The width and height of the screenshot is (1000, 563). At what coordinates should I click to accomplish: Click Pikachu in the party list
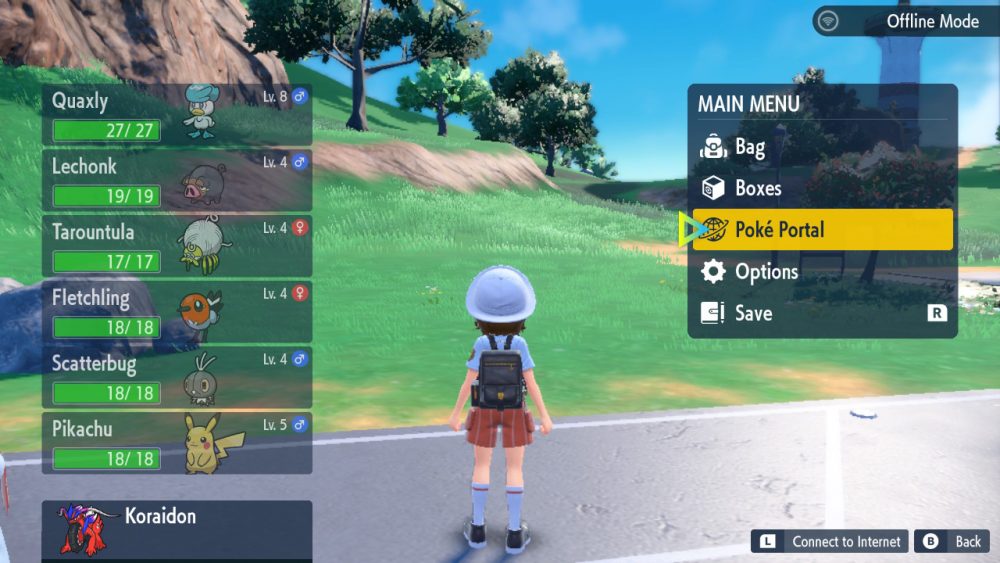(177, 442)
